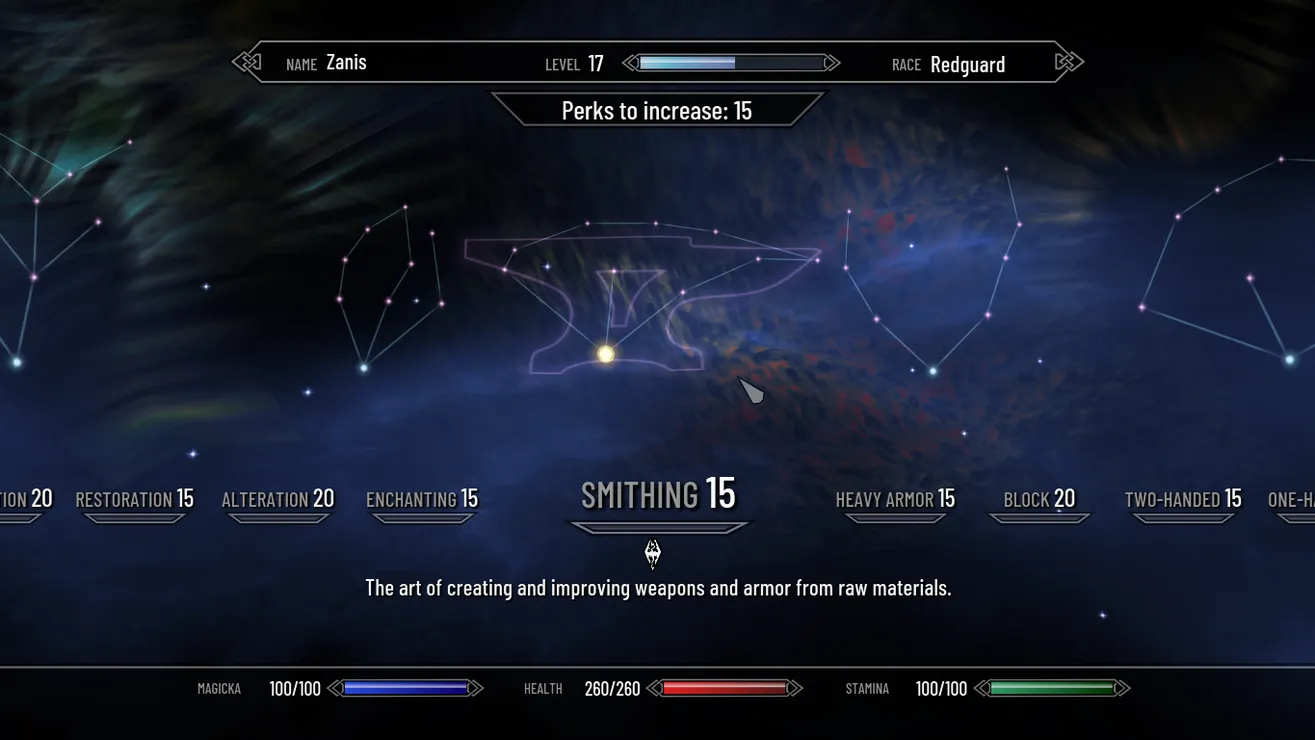Select the Heavy Armor skill
This screenshot has width=1315, height=740.
[x=895, y=499]
